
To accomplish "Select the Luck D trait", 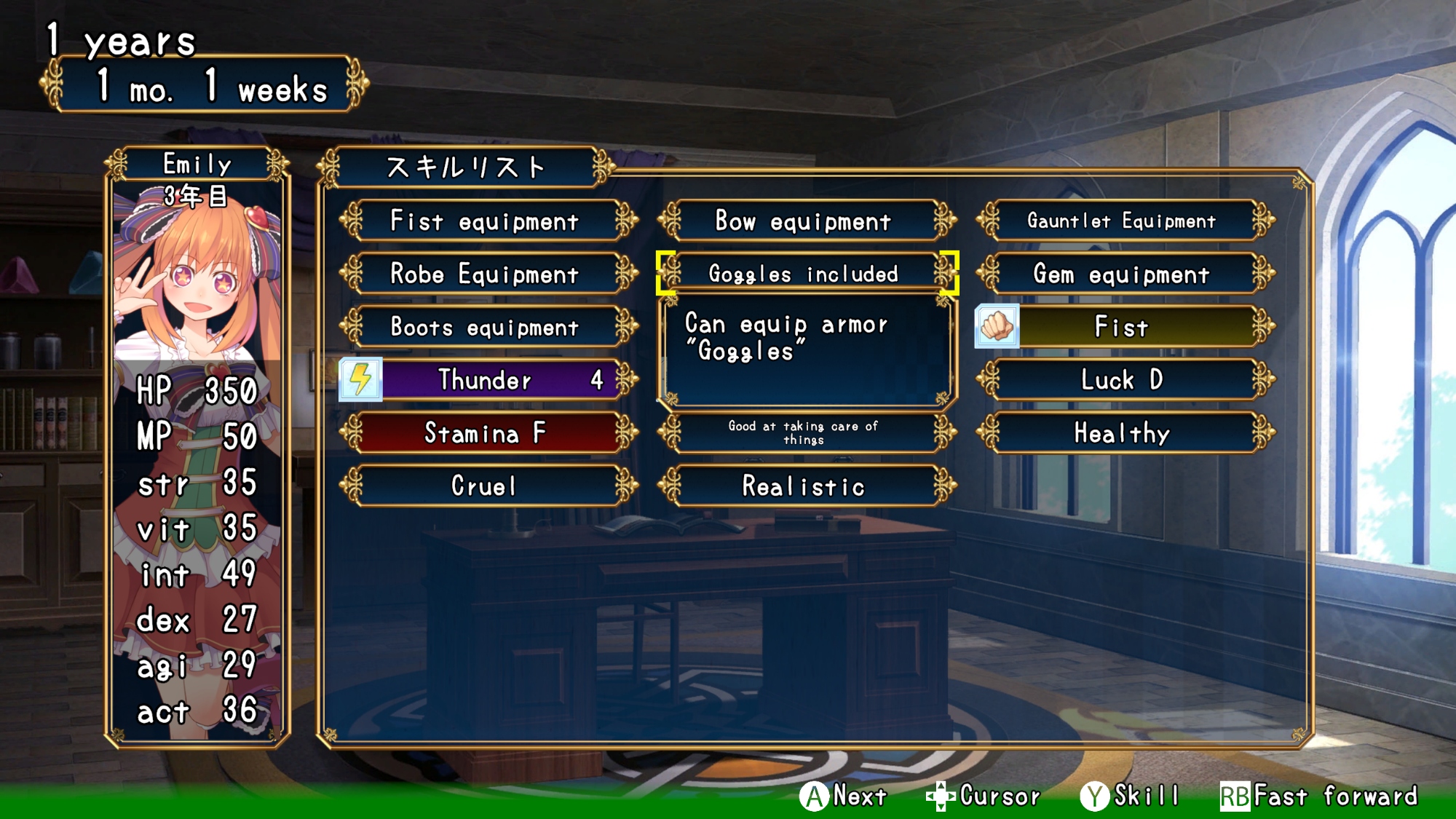I will [x=1122, y=380].
